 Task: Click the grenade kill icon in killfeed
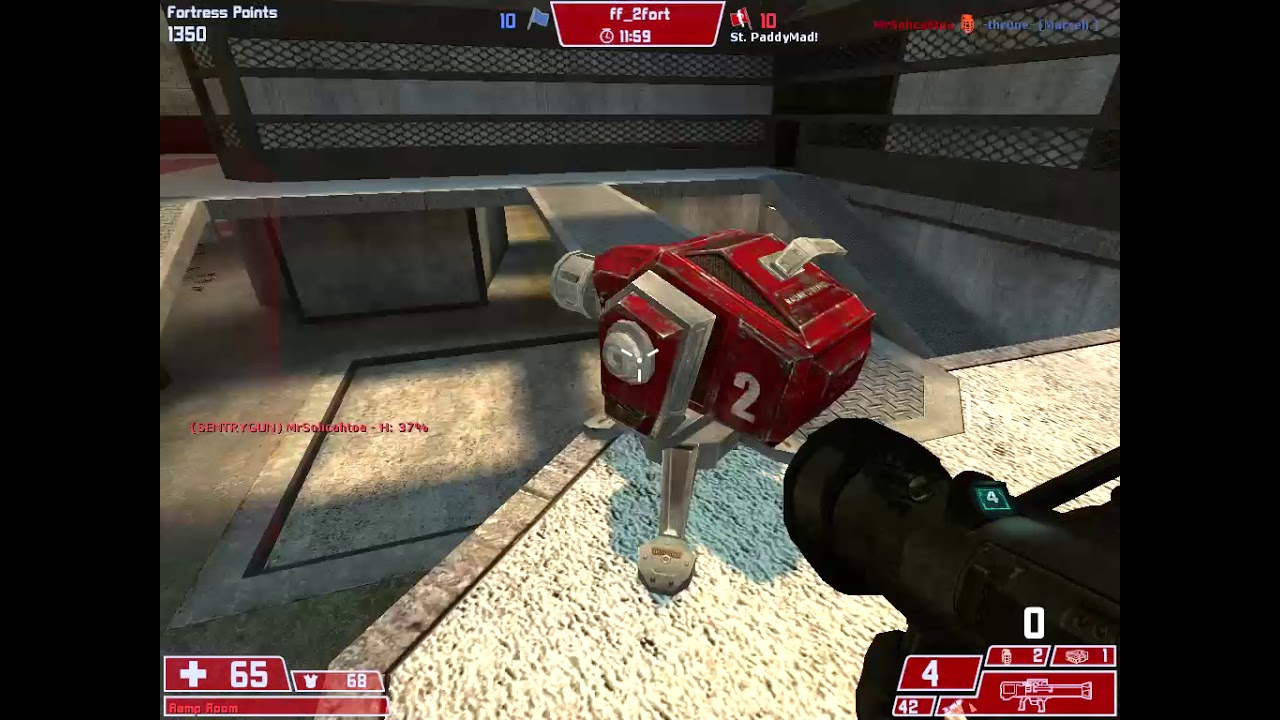tap(967, 25)
